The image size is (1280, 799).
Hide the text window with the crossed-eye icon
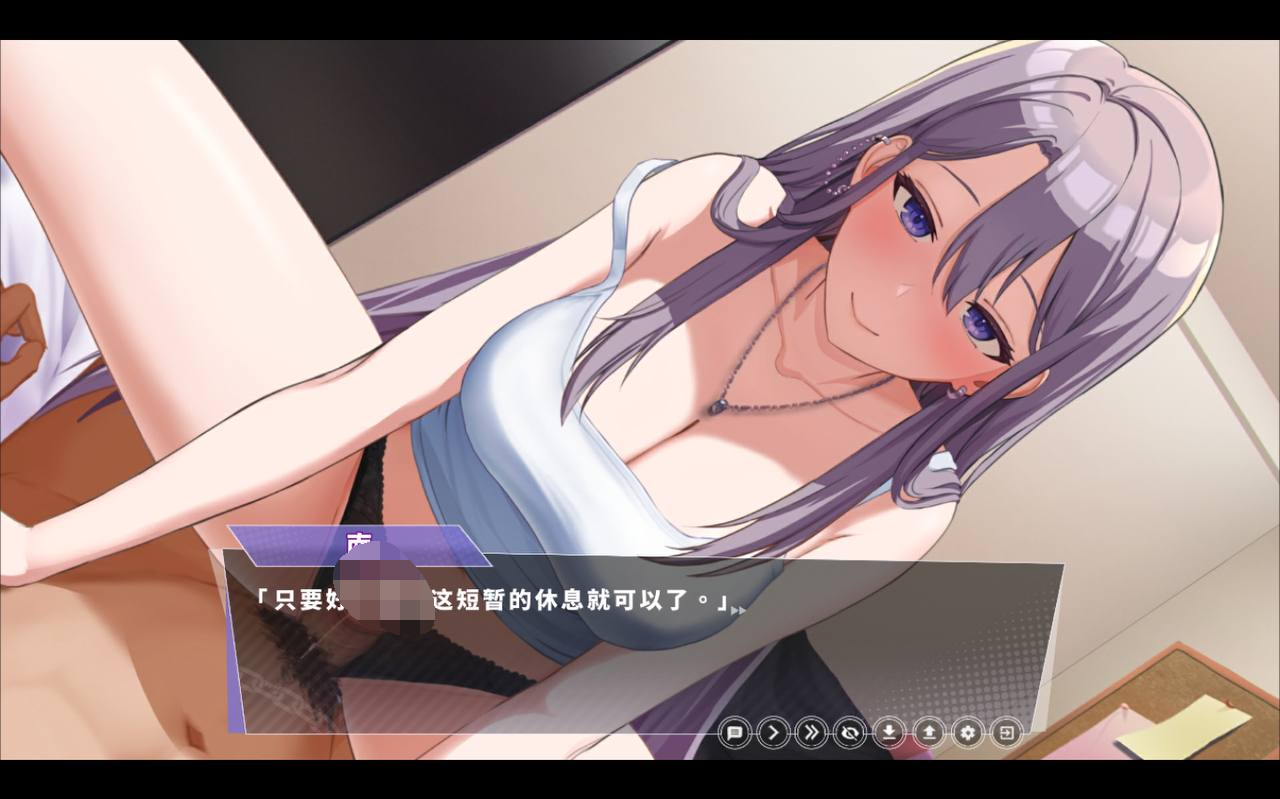coord(851,733)
